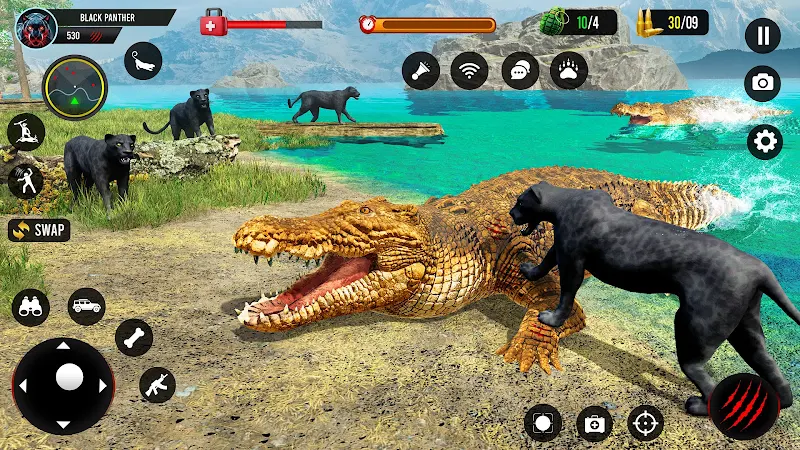Tap the crosshair aim button
This screenshot has width=800, height=450.
645,423
